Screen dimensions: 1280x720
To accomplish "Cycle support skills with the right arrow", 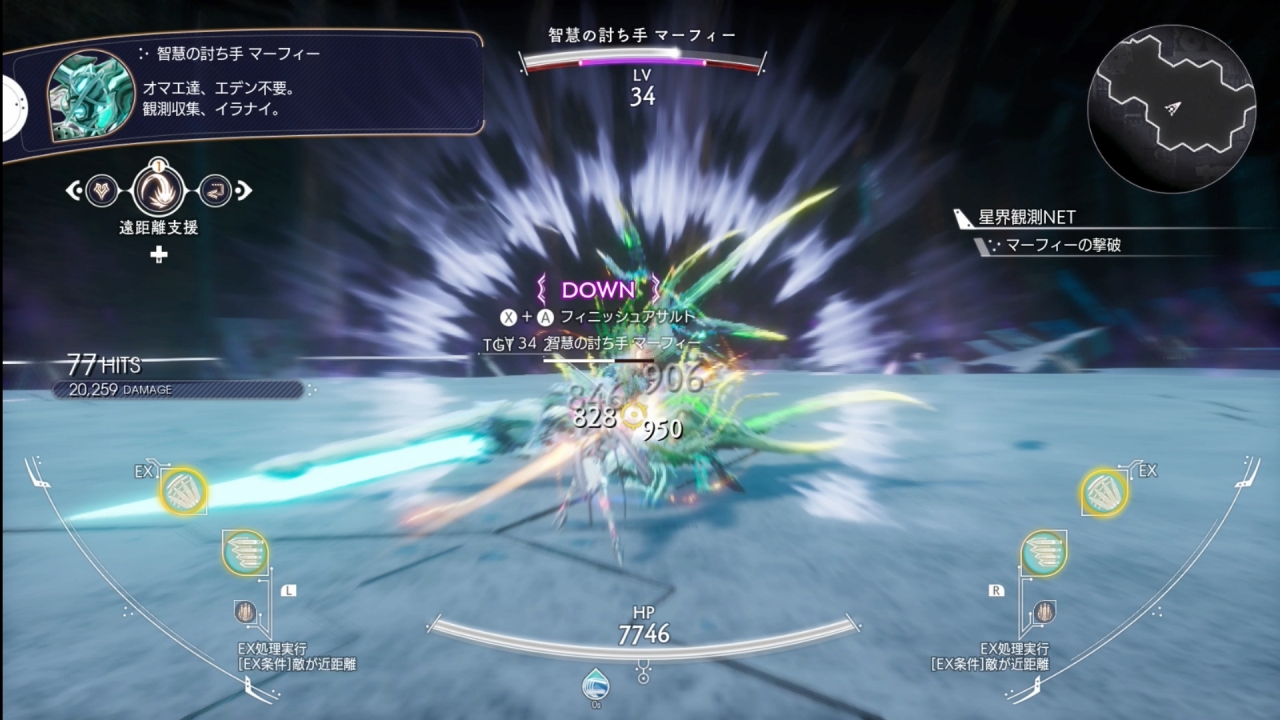I will click(x=245, y=189).
